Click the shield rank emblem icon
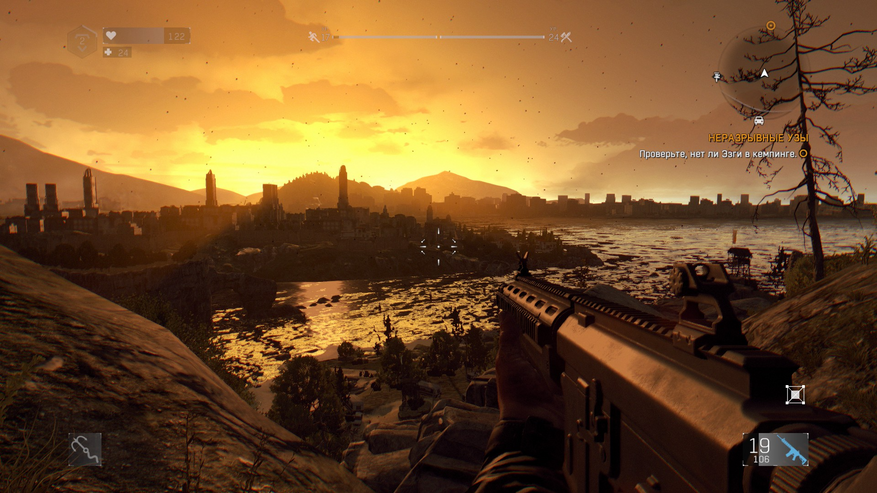 pyautogui.click(x=82, y=41)
